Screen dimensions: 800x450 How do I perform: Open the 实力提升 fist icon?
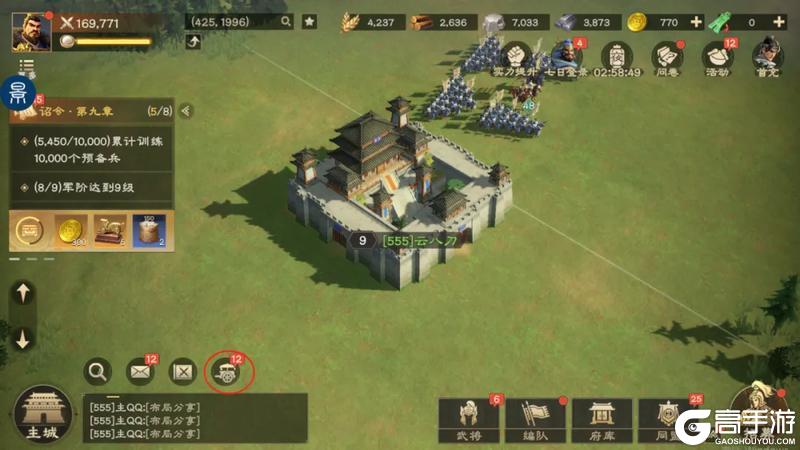(x=517, y=56)
